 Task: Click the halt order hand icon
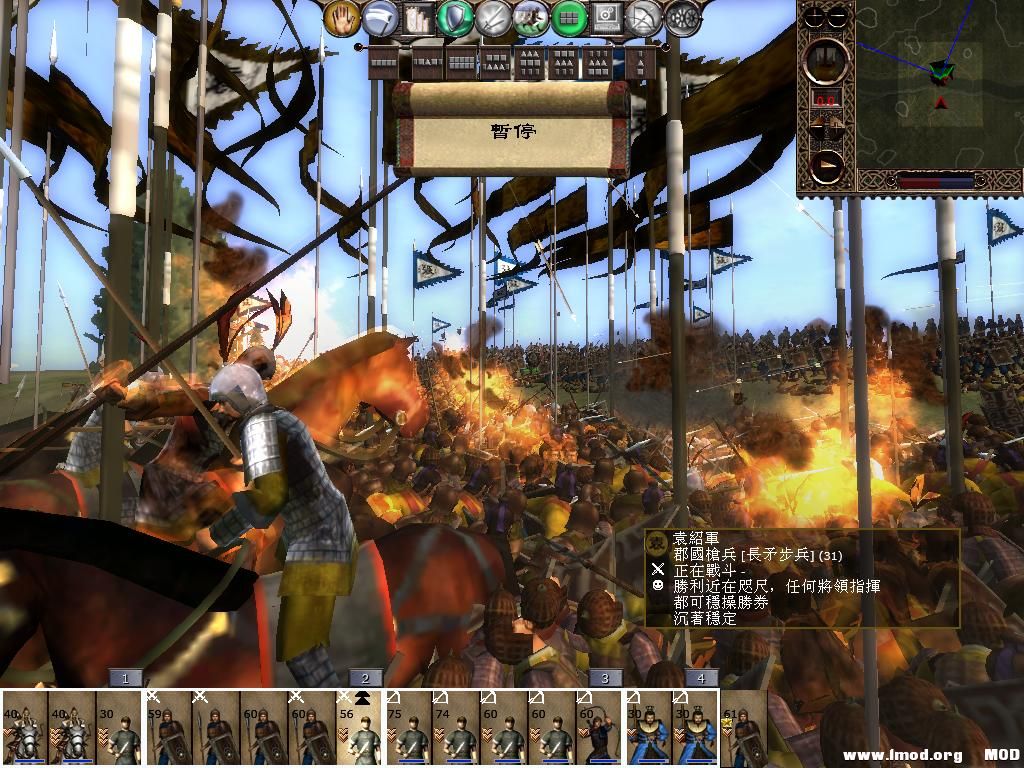tap(342, 17)
